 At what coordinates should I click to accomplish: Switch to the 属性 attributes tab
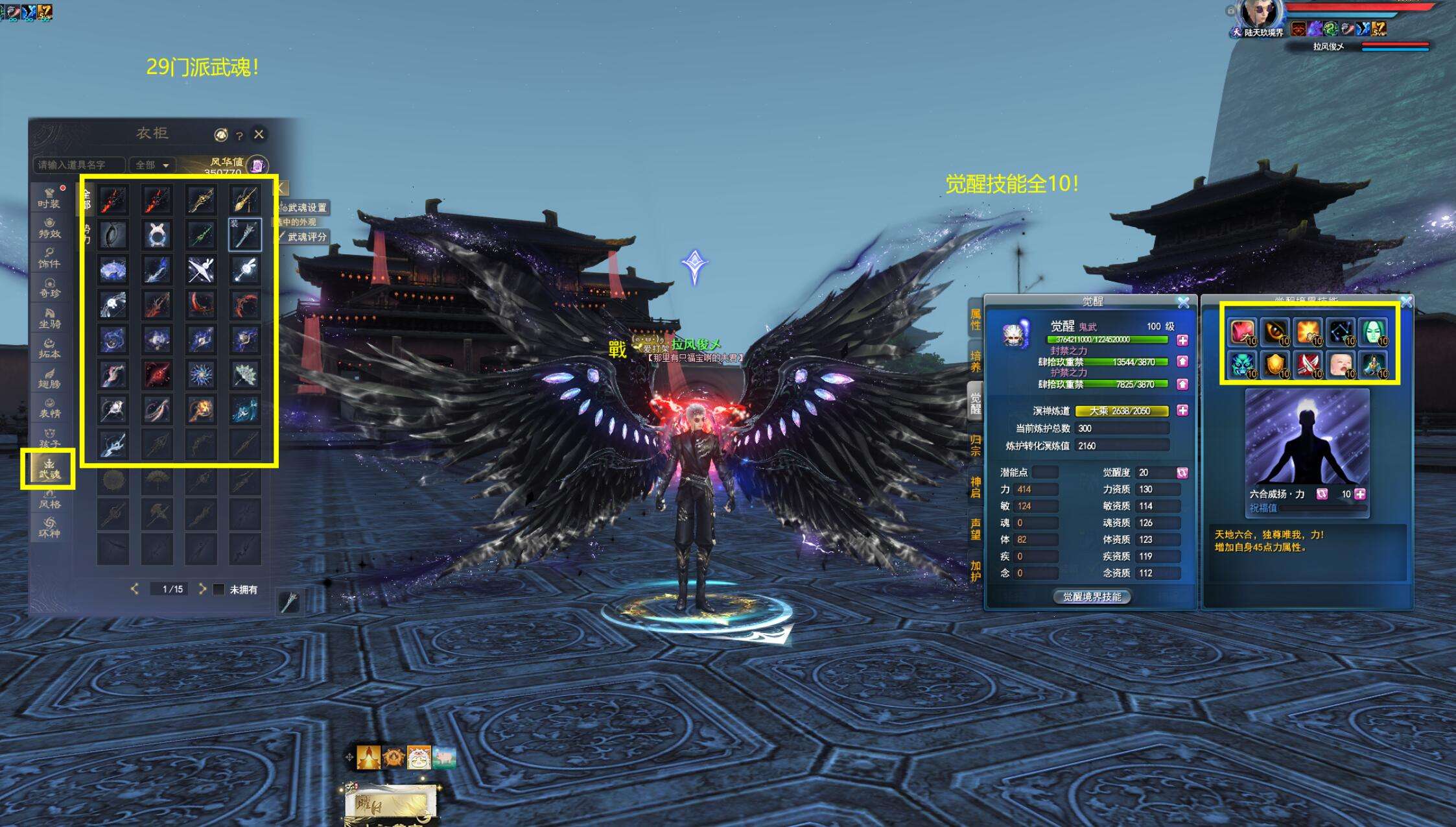[976, 319]
